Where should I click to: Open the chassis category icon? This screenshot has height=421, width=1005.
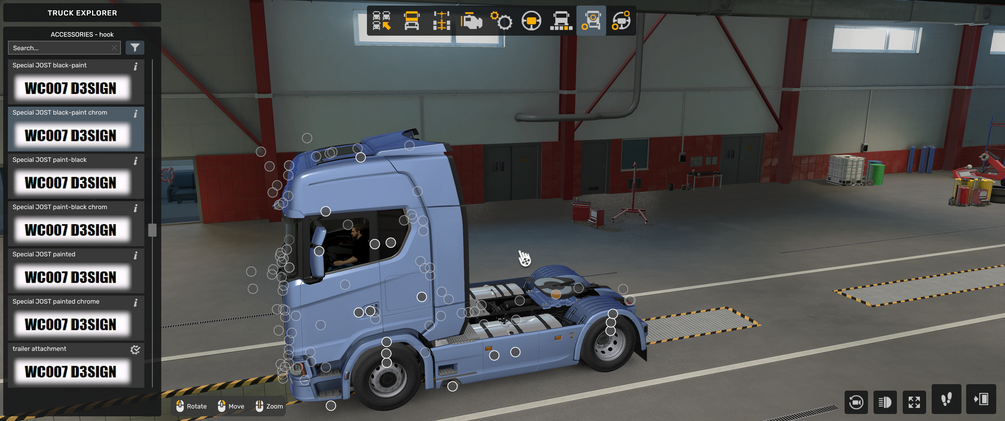(441, 21)
